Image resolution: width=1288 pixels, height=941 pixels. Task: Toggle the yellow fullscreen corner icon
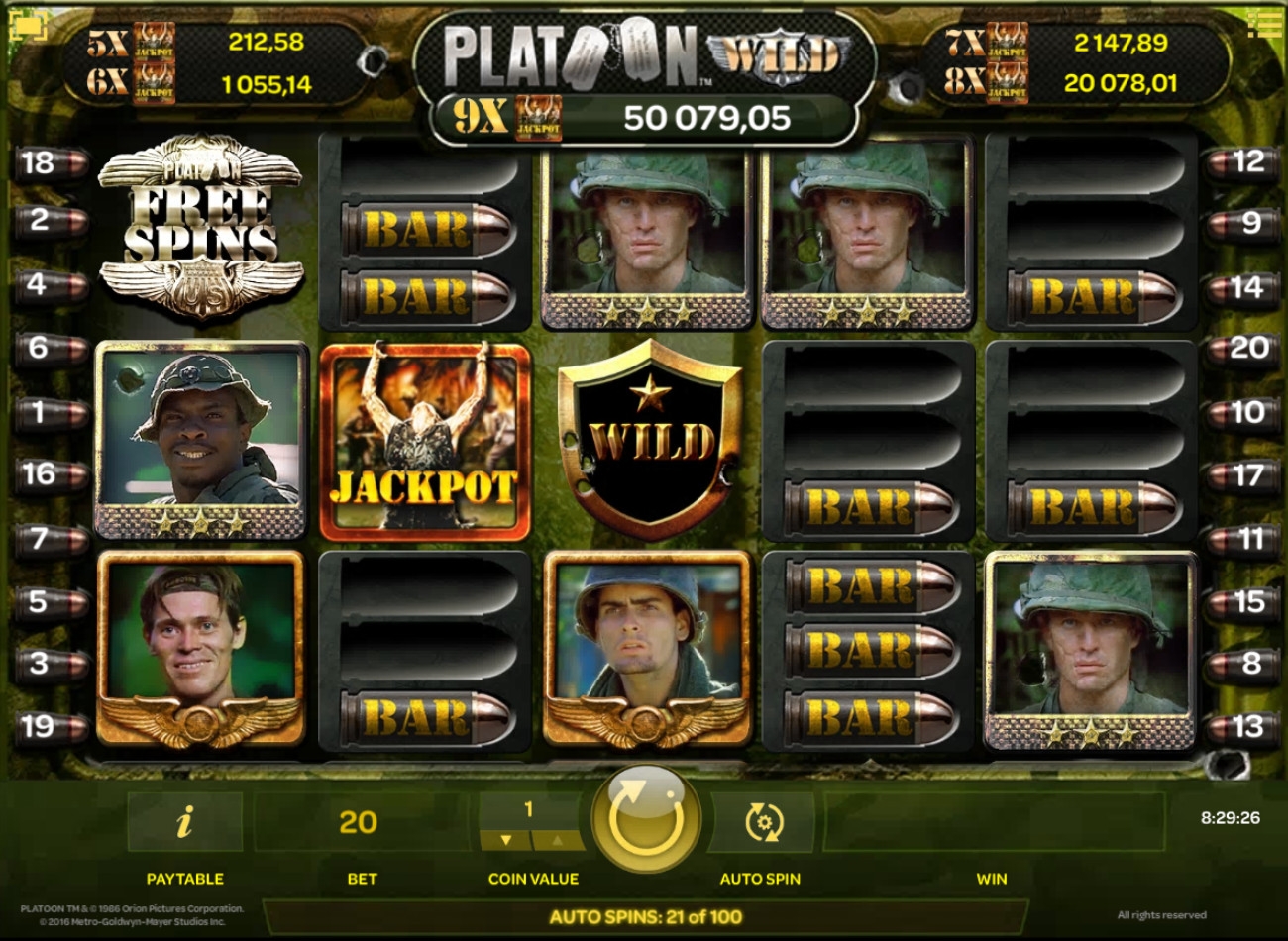28,26
